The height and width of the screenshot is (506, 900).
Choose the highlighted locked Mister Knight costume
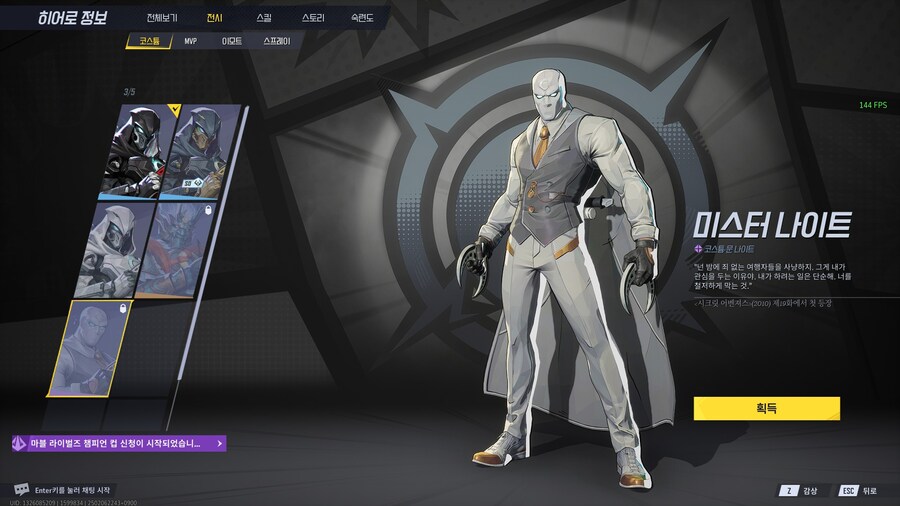(92, 352)
